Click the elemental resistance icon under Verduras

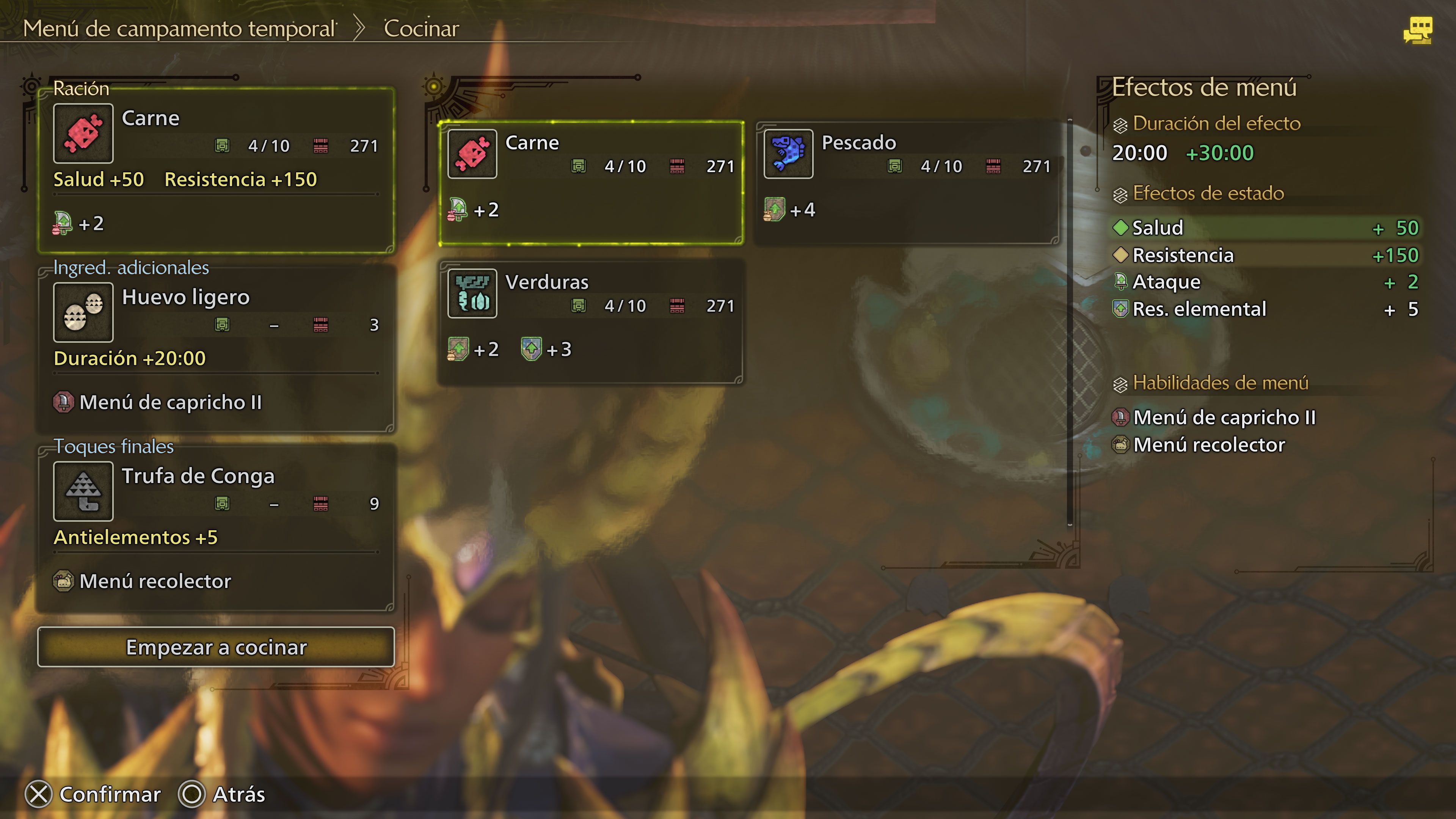(531, 349)
